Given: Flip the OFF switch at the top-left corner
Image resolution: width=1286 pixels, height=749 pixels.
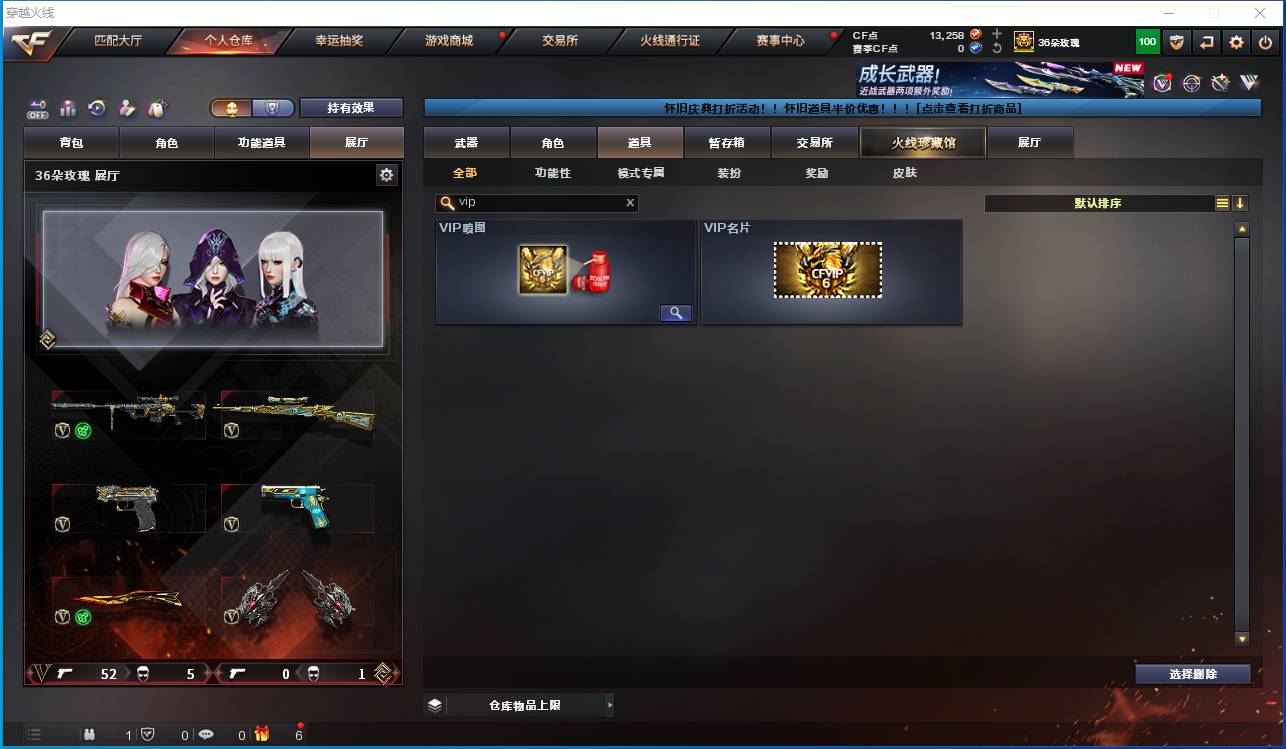Looking at the screenshot, I should [37, 109].
